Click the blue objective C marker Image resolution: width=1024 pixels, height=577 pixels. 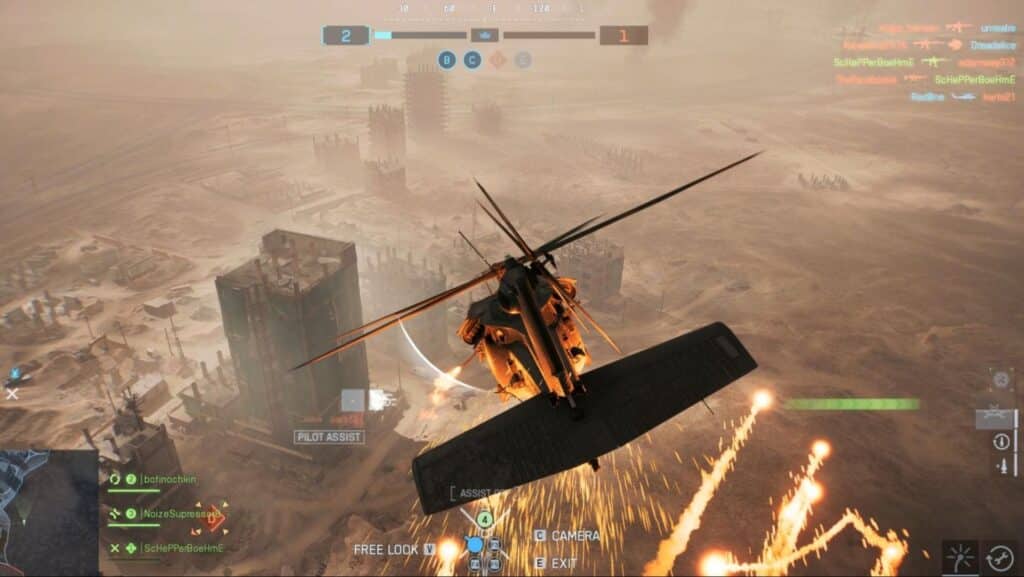472,60
